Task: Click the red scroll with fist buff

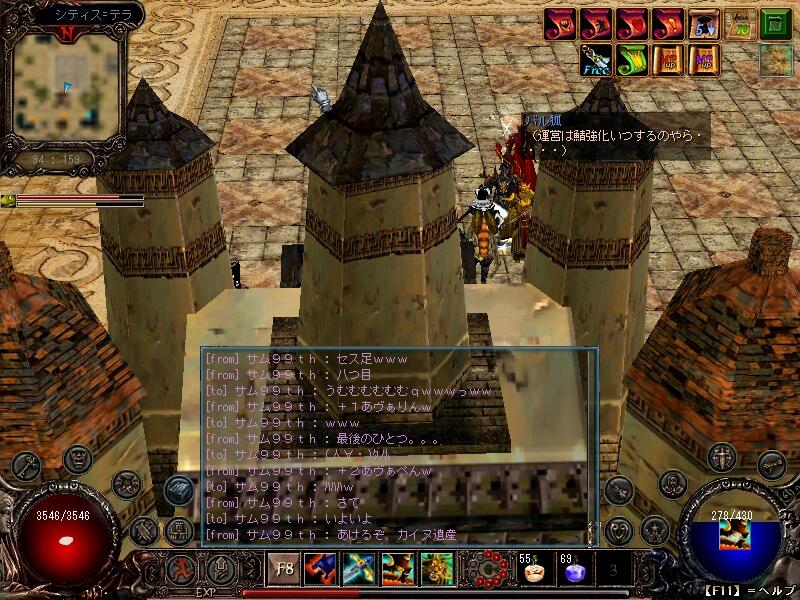Action: click(x=561, y=24)
